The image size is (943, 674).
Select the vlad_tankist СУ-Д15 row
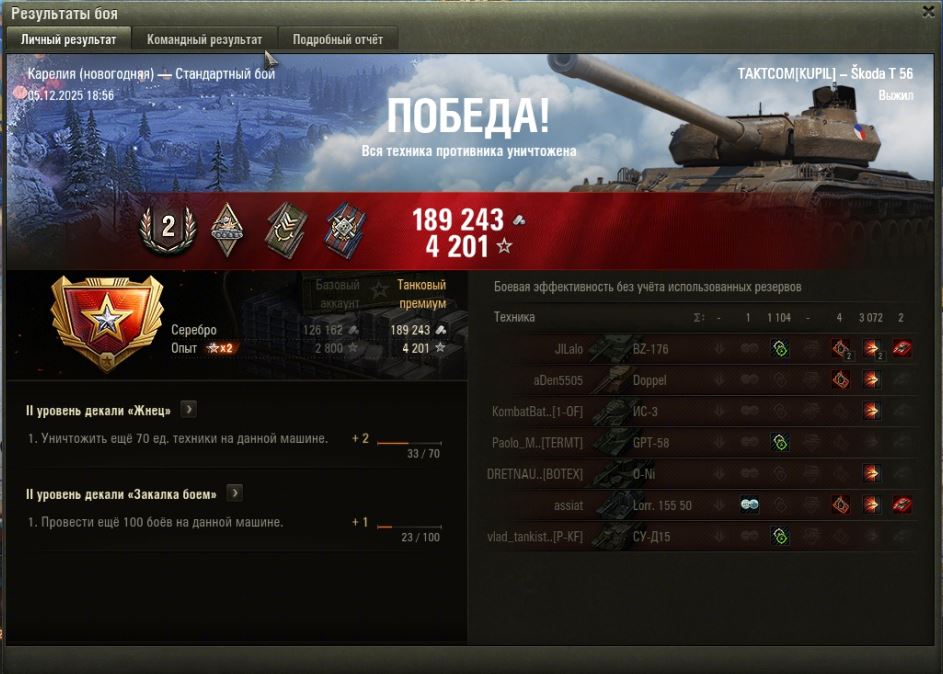tap(700, 537)
